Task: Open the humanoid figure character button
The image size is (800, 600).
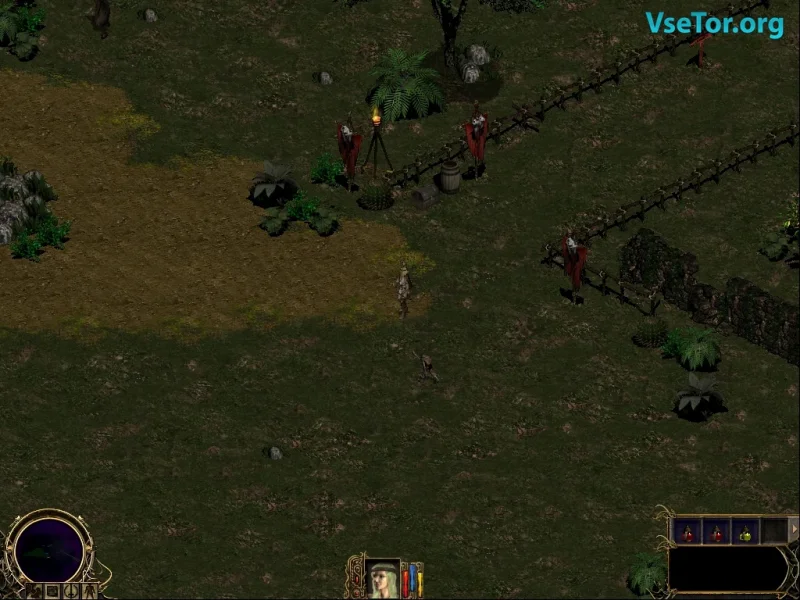Action: [91, 591]
